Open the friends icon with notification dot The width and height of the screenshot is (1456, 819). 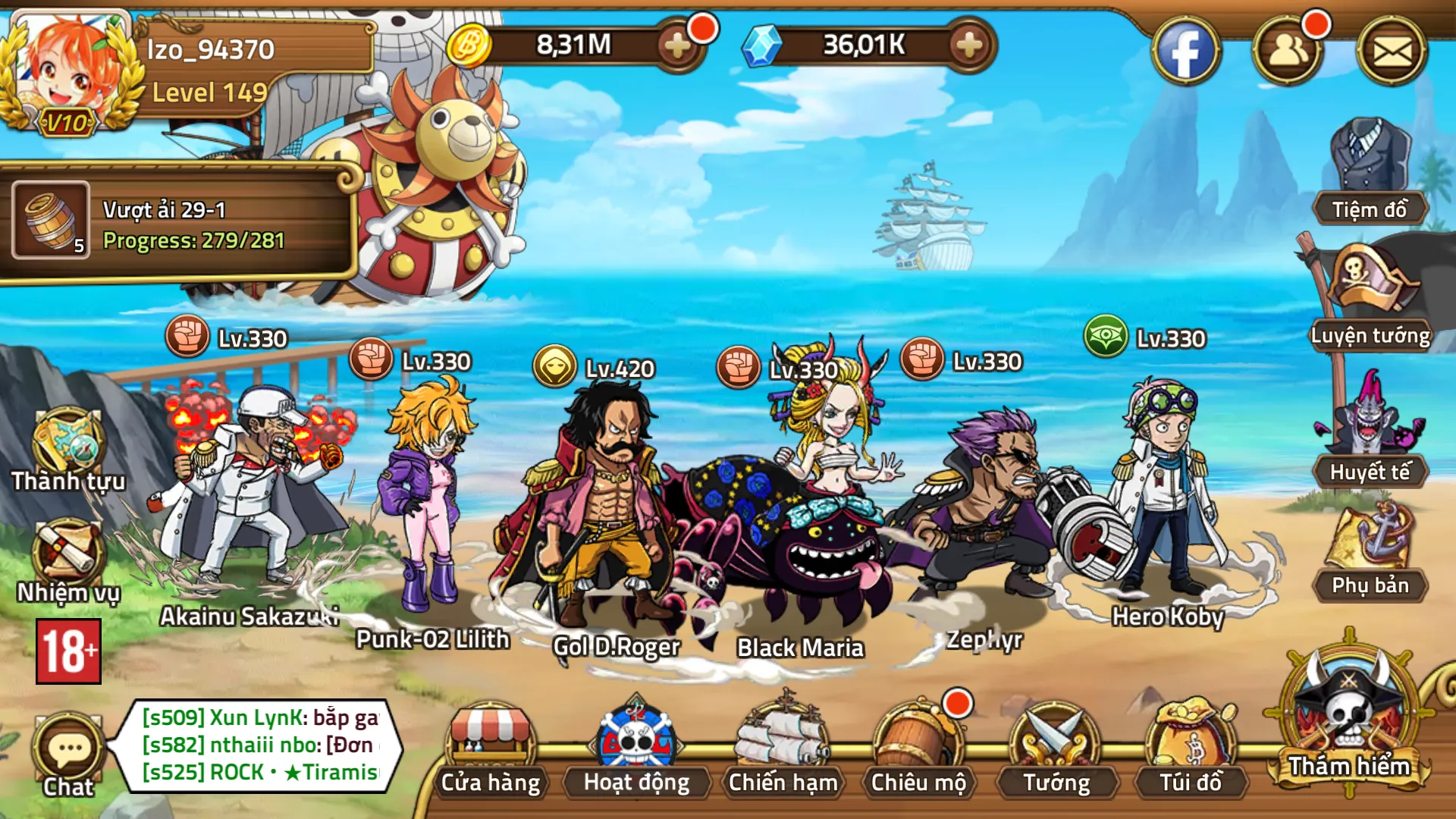1288,49
